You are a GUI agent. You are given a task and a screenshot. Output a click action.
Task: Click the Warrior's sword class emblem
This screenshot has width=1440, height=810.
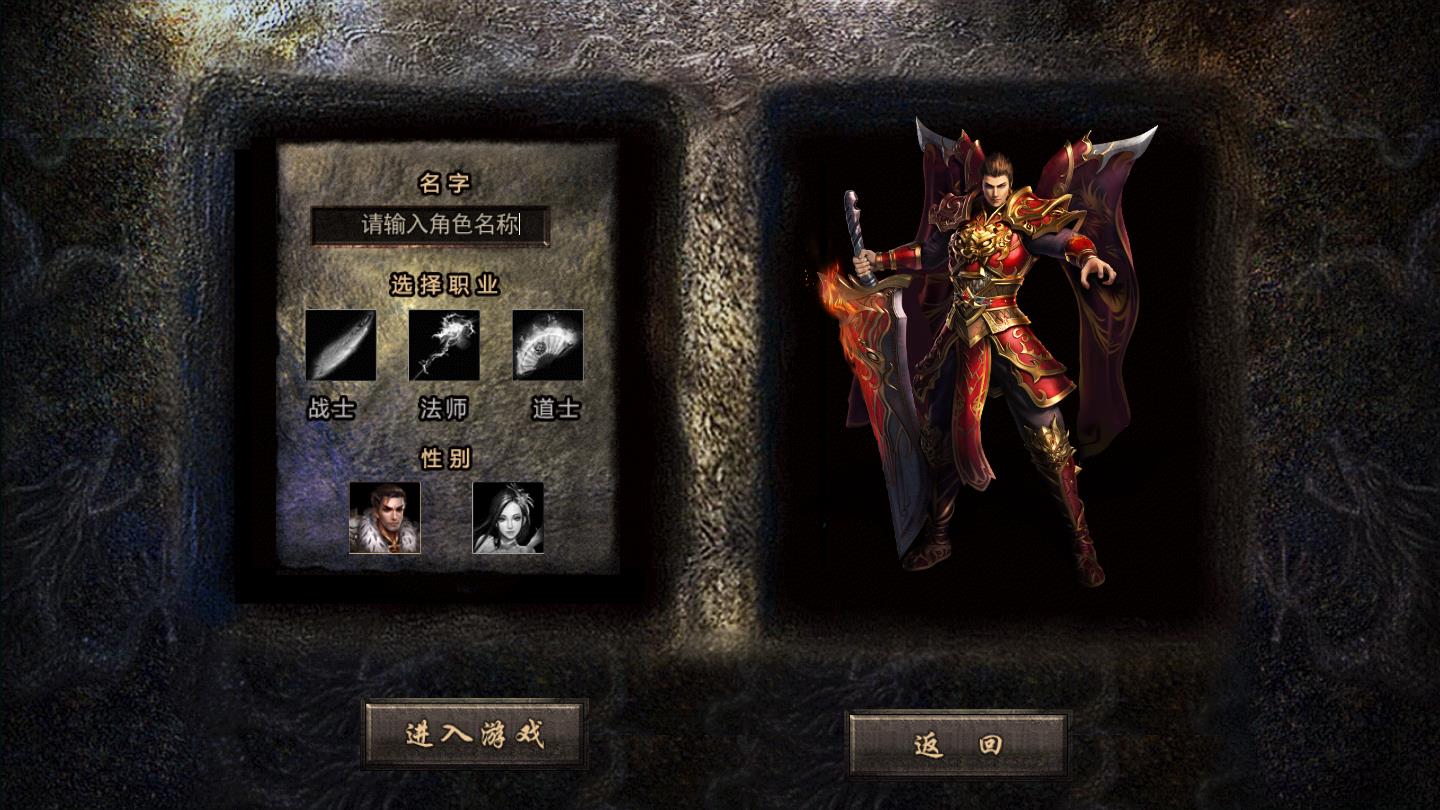[341, 345]
